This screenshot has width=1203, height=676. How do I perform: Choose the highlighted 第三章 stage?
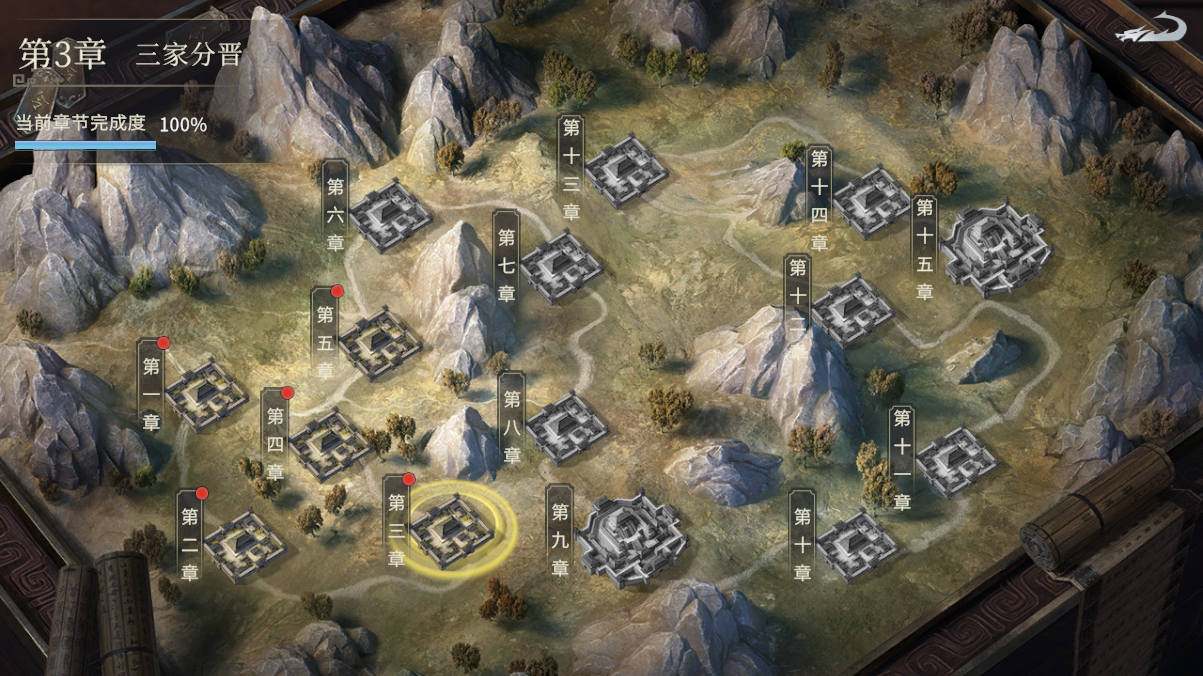[x=453, y=531]
